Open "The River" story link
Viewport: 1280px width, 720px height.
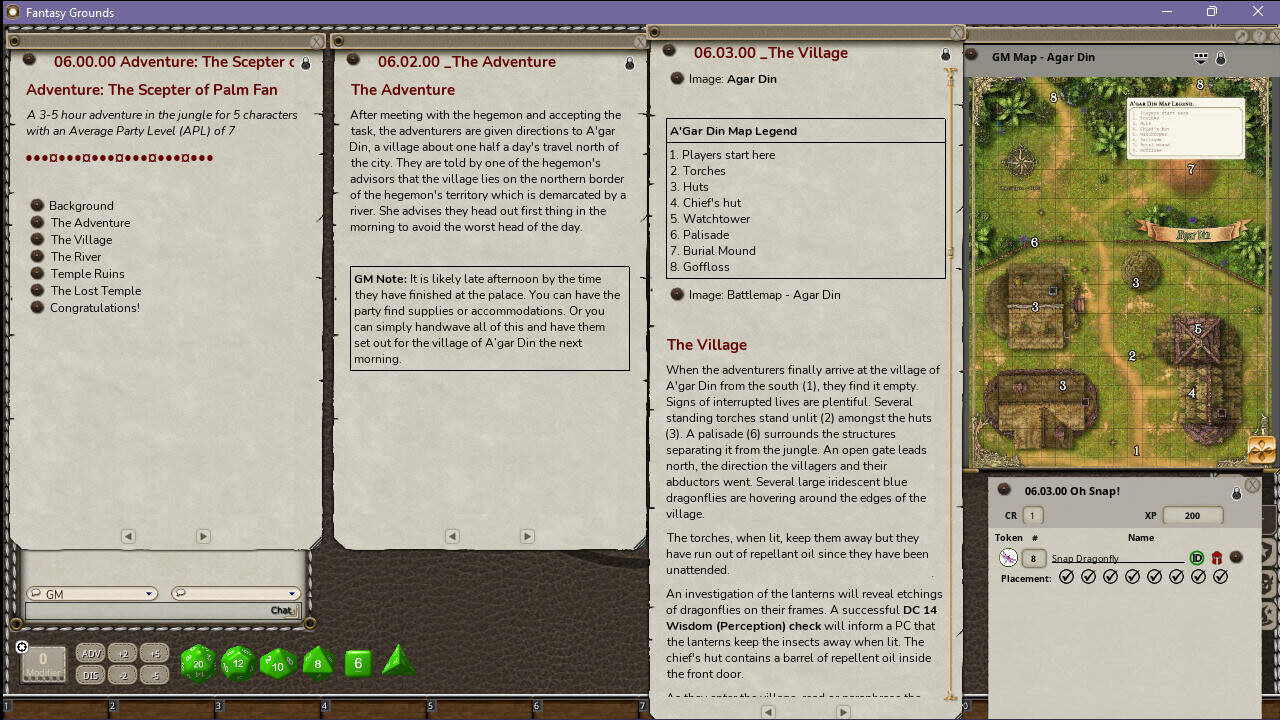tap(75, 256)
